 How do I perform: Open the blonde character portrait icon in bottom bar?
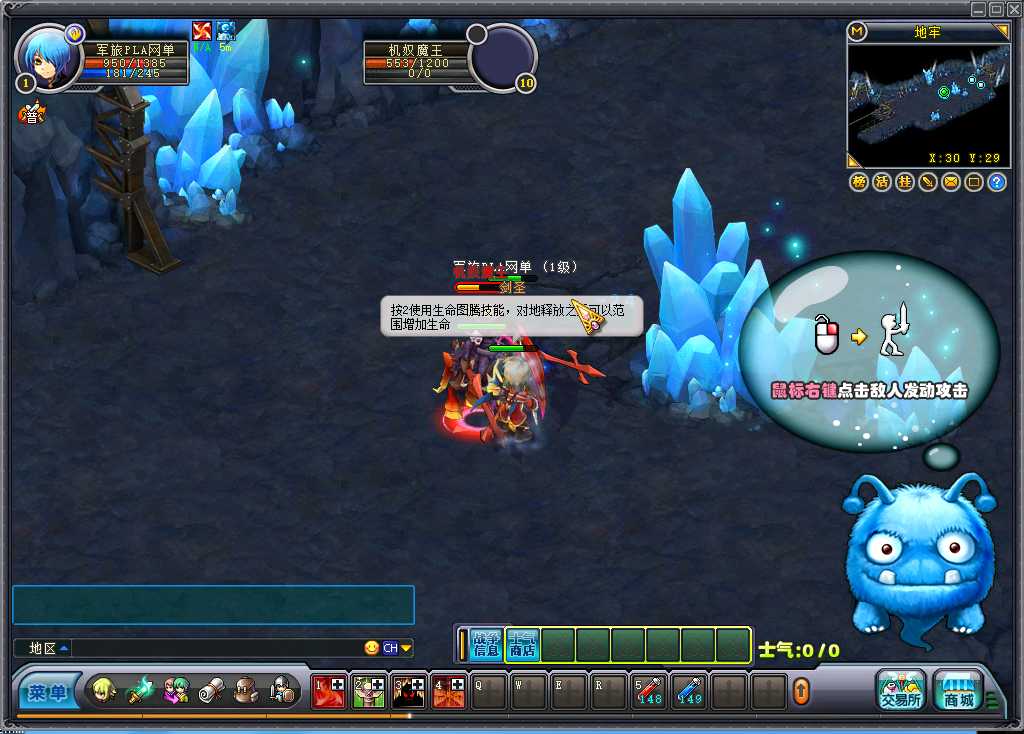[104, 690]
